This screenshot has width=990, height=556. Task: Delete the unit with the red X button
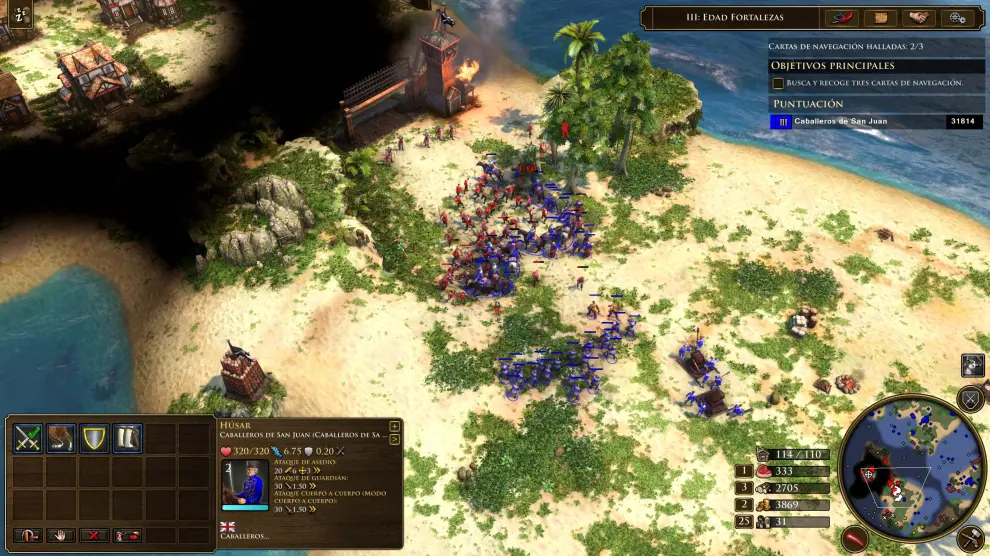tap(94, 536)
